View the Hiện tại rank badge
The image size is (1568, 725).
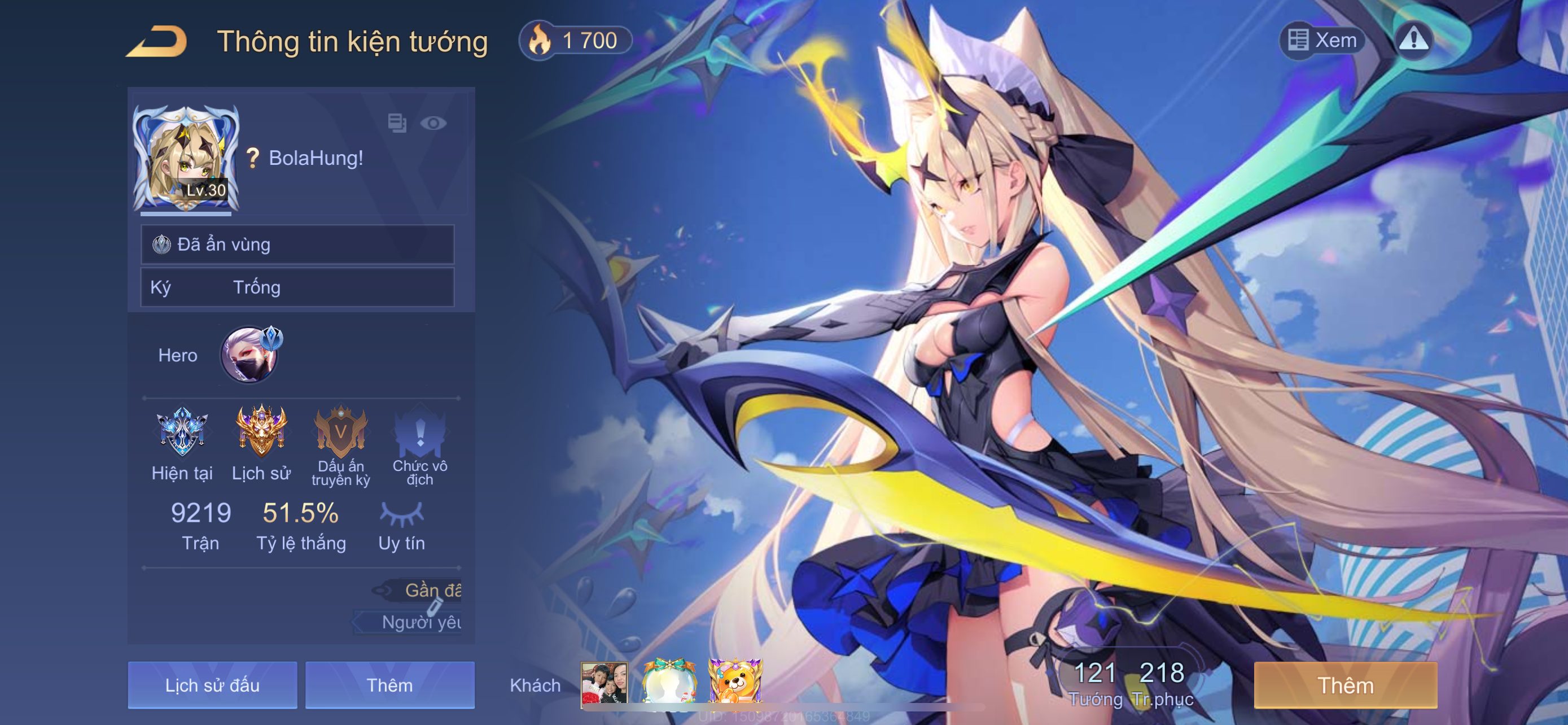[x=181, y=432]
